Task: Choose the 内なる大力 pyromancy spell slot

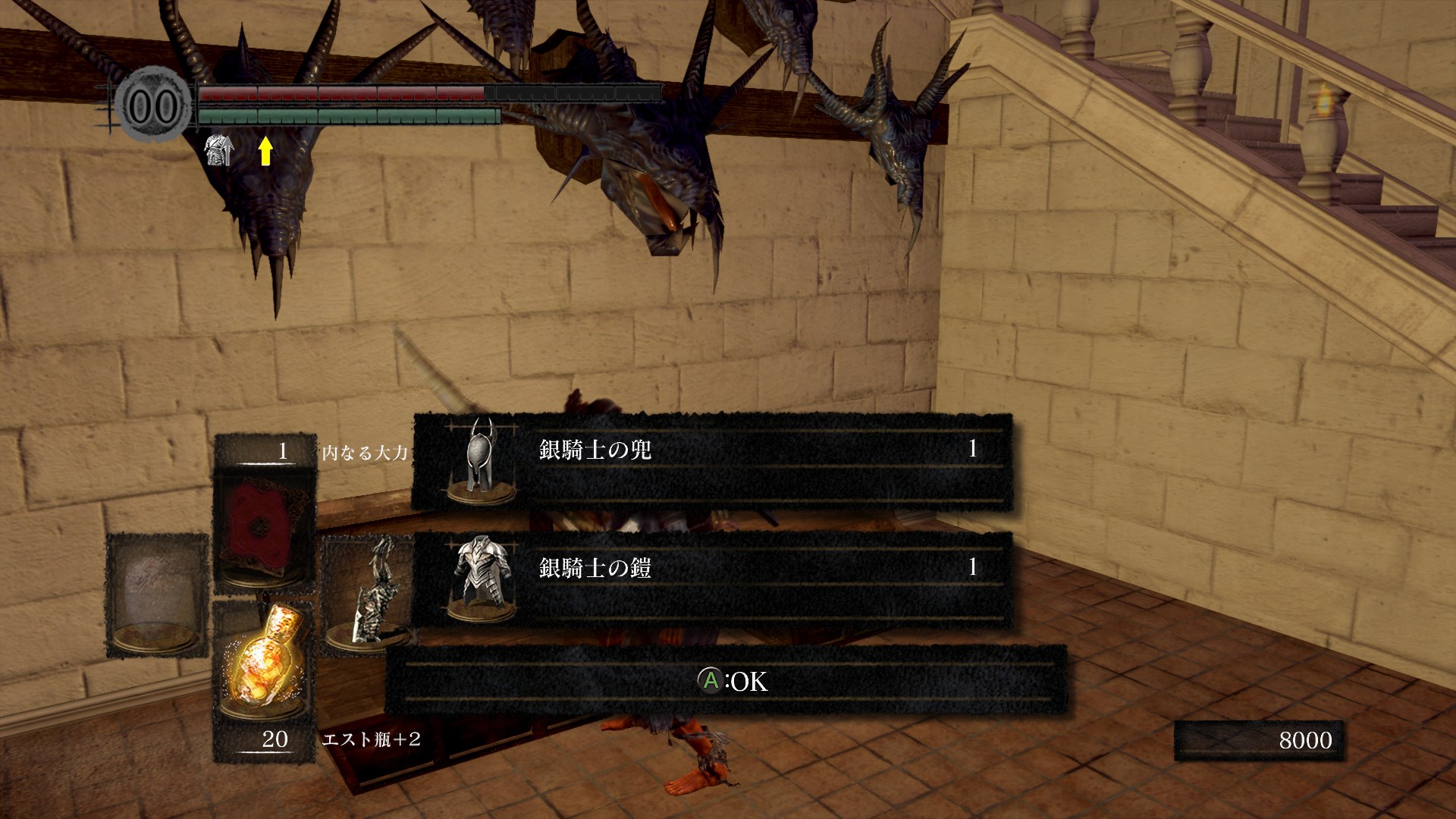Action: pyautogui.click(x=264, y=527)
